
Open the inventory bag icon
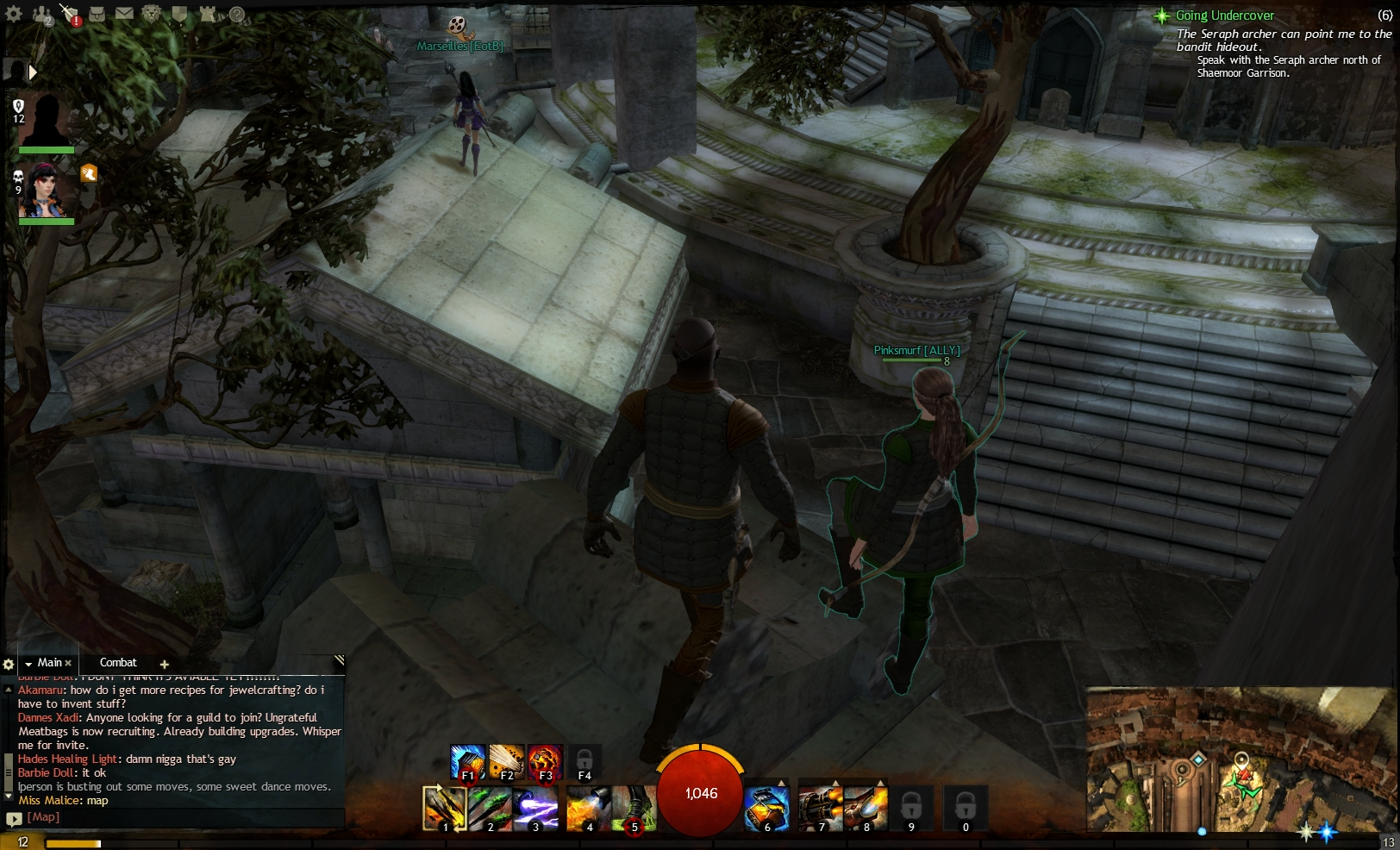pyautogui.click(x=97, y=13)
